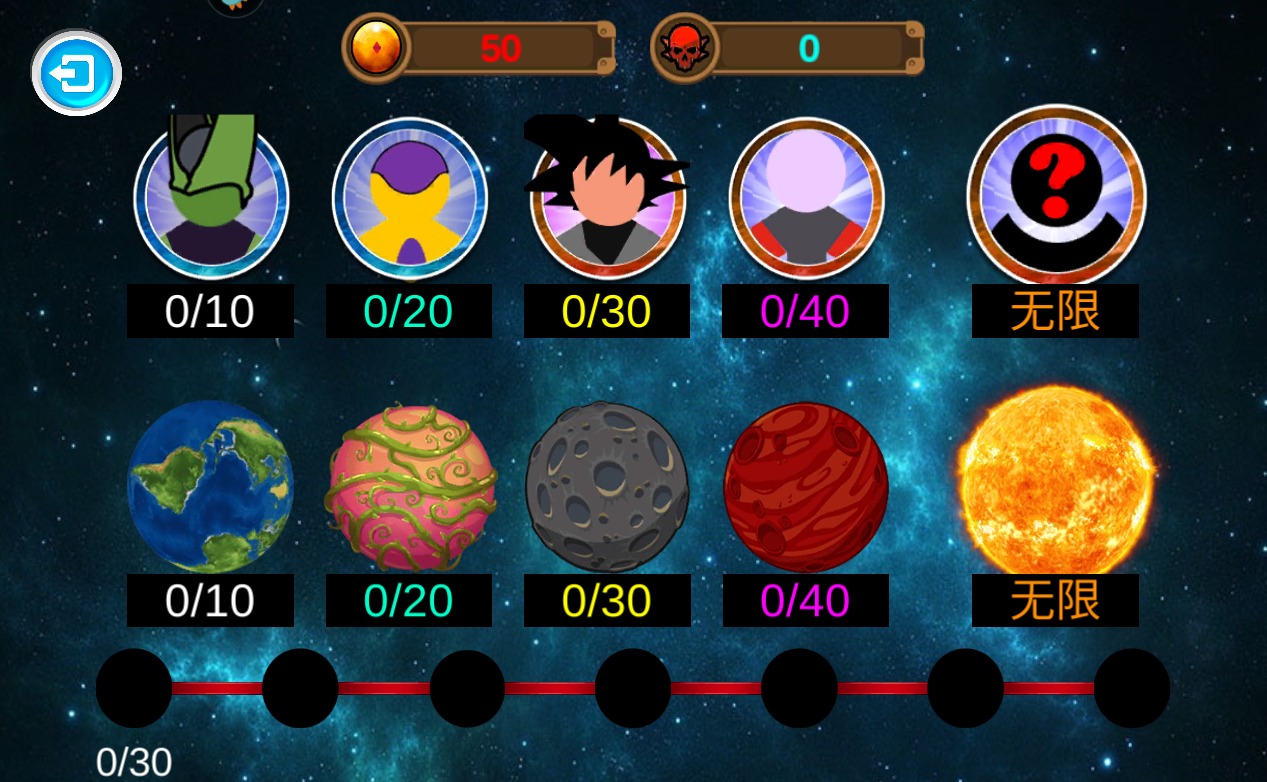The image size is (1267, 782).
Task: Choose the pink planet wrapped in vines
Action: (x=412, y=486)
